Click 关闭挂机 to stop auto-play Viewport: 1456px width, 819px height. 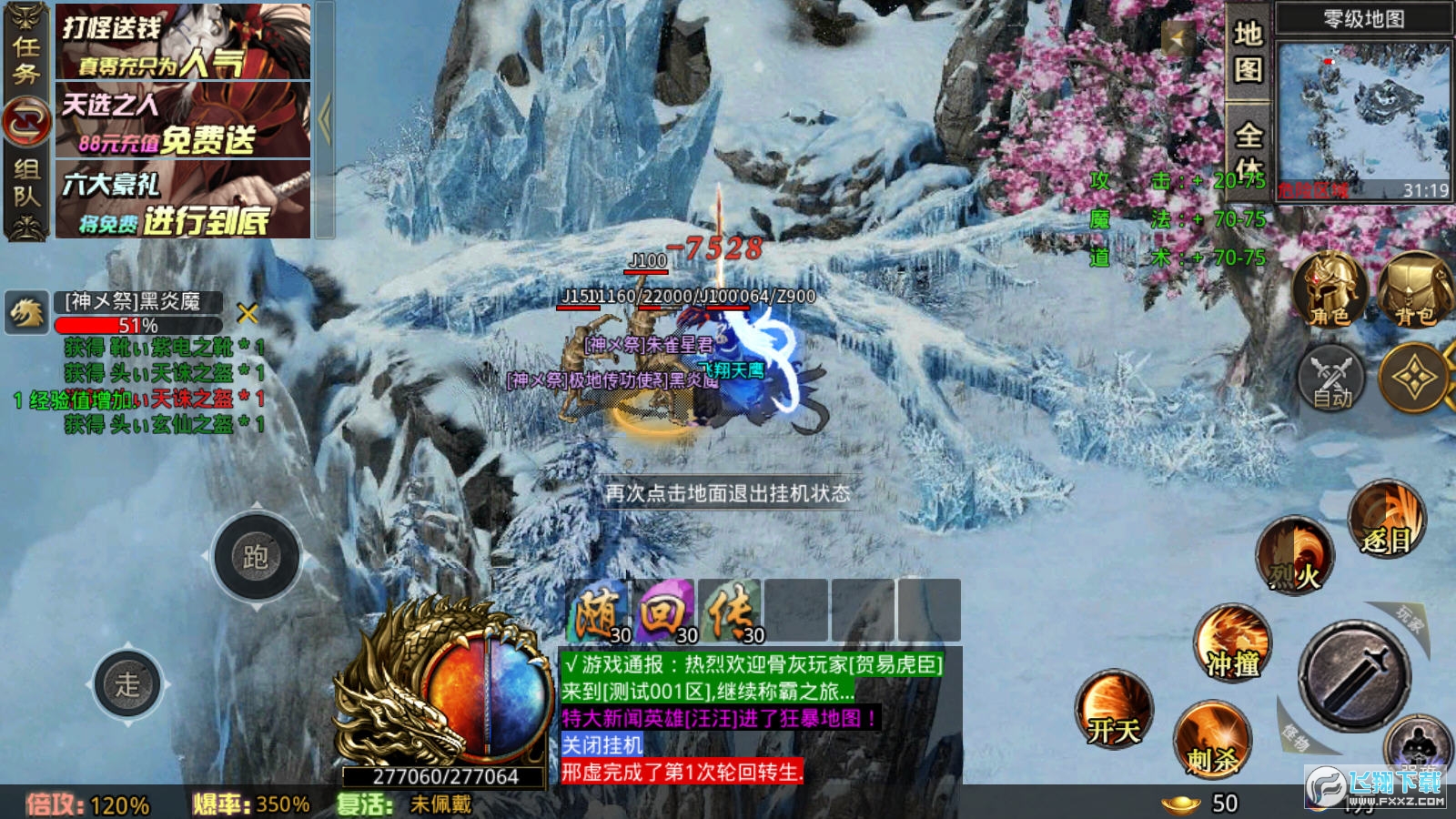pos(602,745)
